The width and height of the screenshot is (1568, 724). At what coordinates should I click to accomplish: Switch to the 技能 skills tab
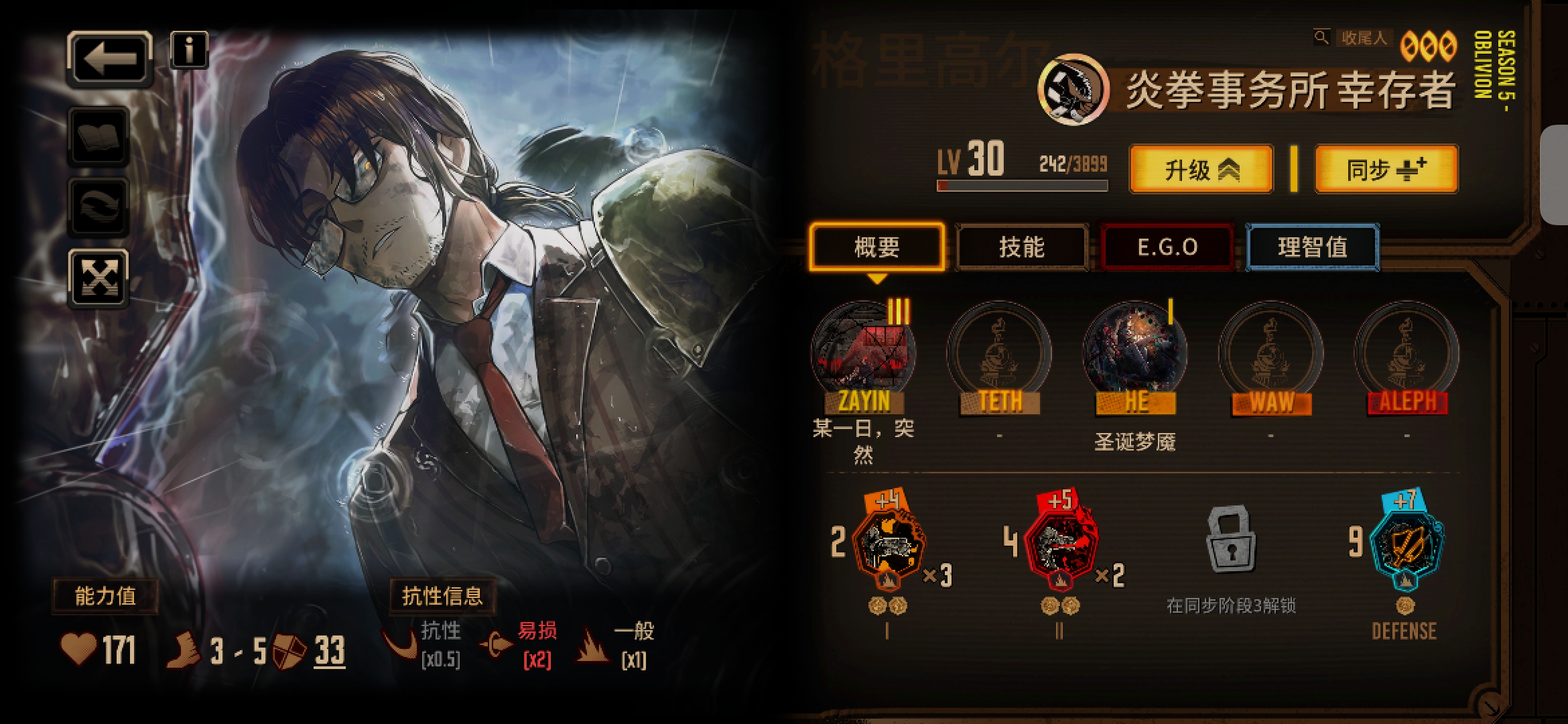[x=1021, y=247]
